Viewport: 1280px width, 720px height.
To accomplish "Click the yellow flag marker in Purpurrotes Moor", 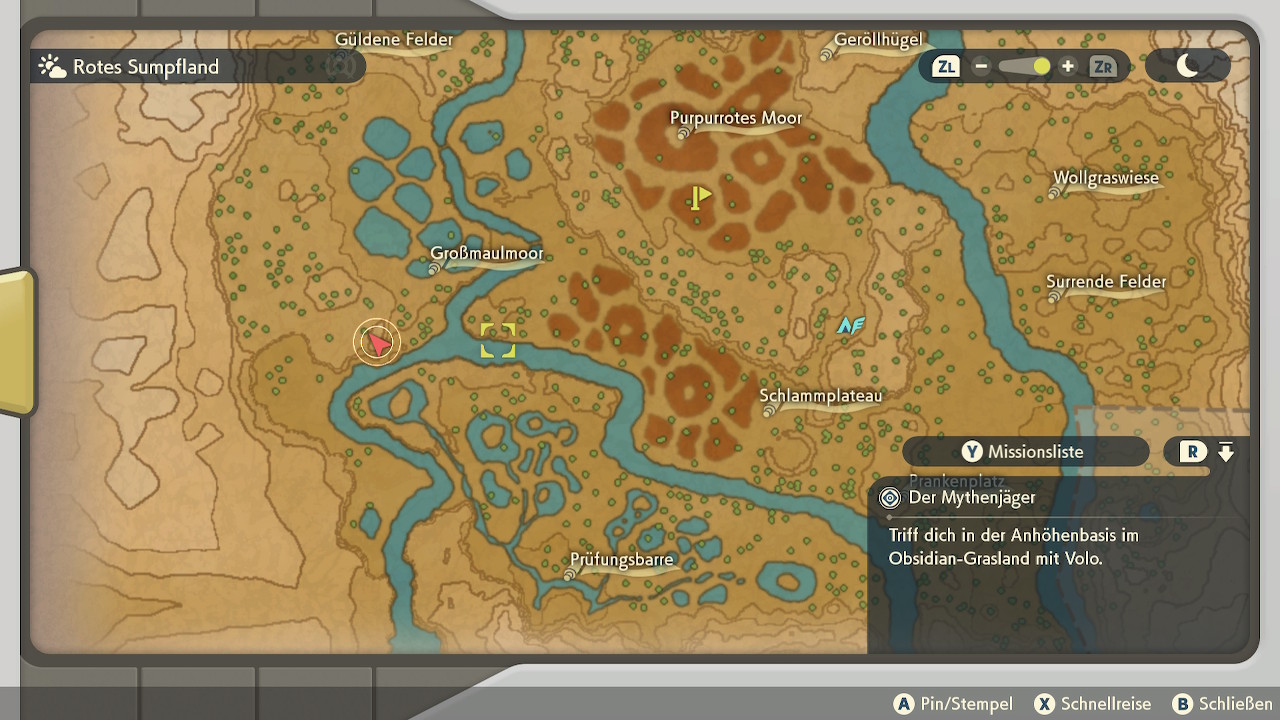I will coord(700,197).
